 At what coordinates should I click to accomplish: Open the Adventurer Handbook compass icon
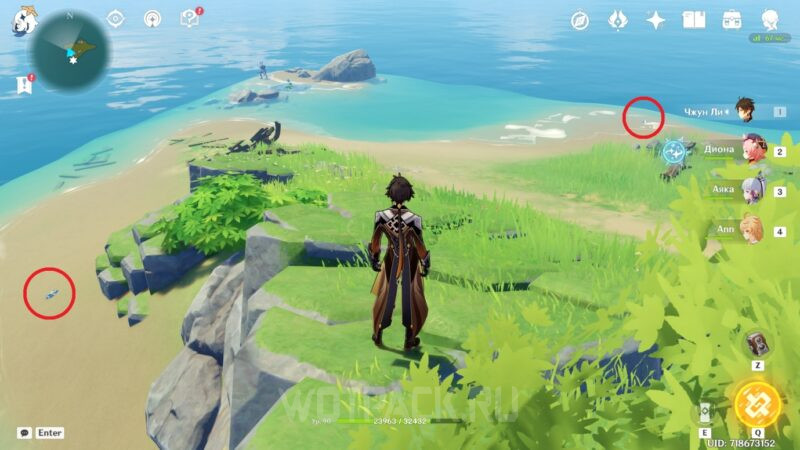point(580,20)
